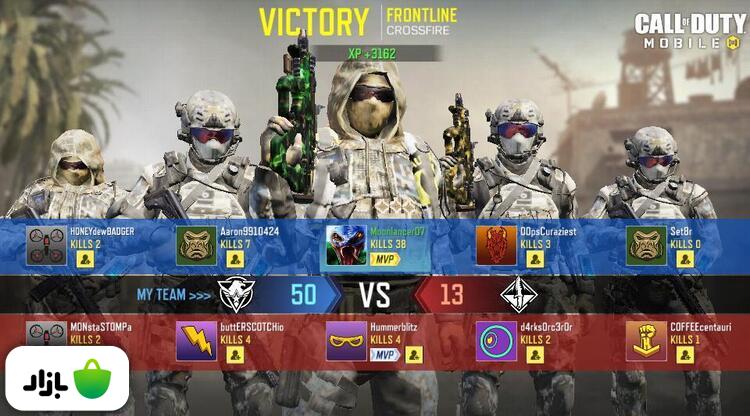View OOpsCuraziest's red demon avatar
The height and width of the screenshot is (416, 750).
point(496,246)
